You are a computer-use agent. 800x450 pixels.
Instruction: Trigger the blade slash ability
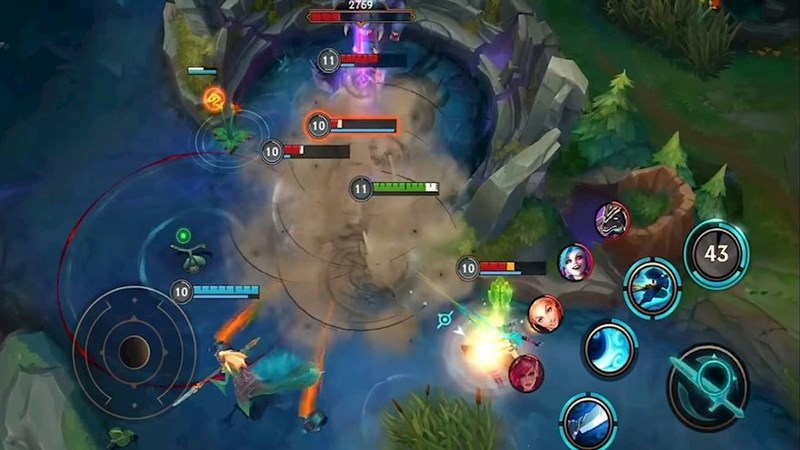(x=588, y=420)
